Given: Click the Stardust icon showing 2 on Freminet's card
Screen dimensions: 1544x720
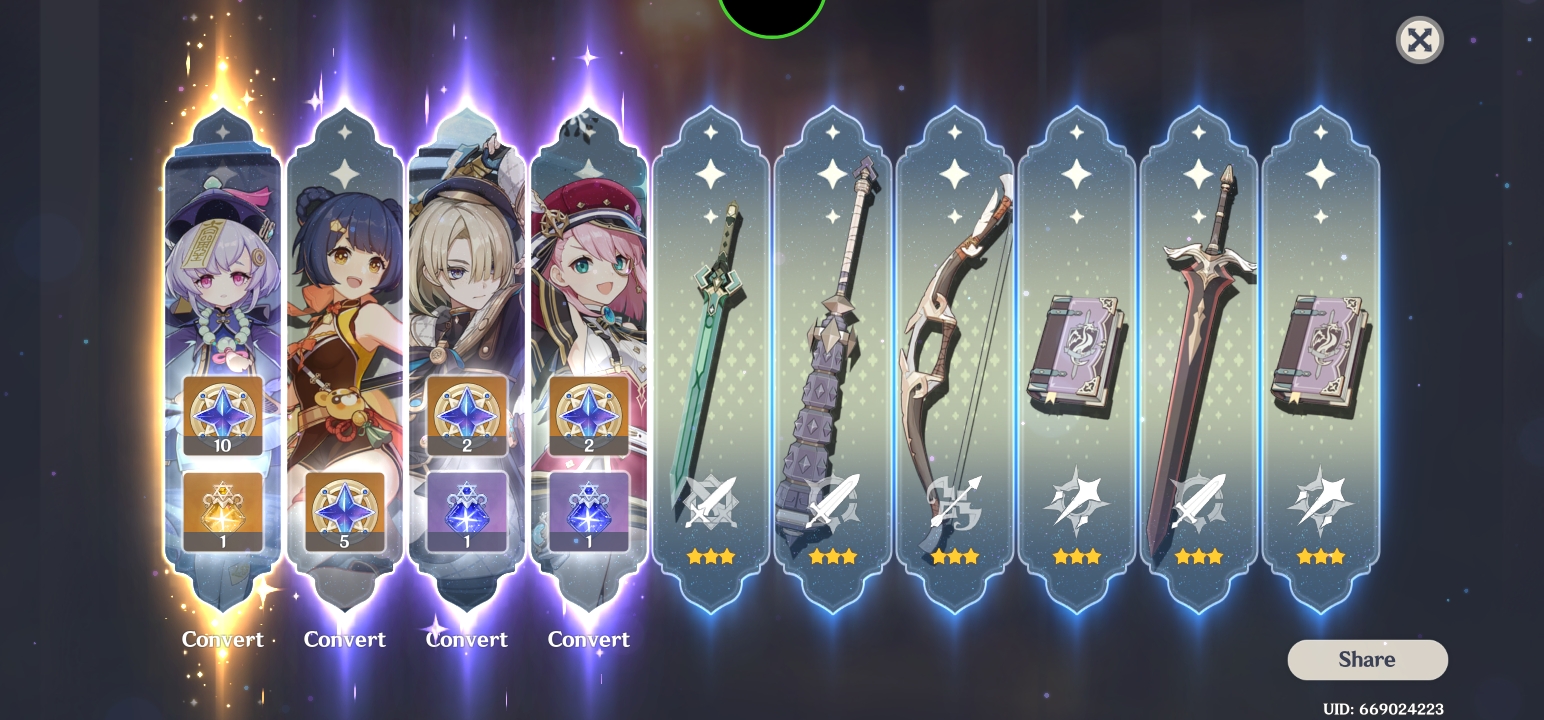Looking at the screenshot, I should pyautogui.click(x=466, y=413).
